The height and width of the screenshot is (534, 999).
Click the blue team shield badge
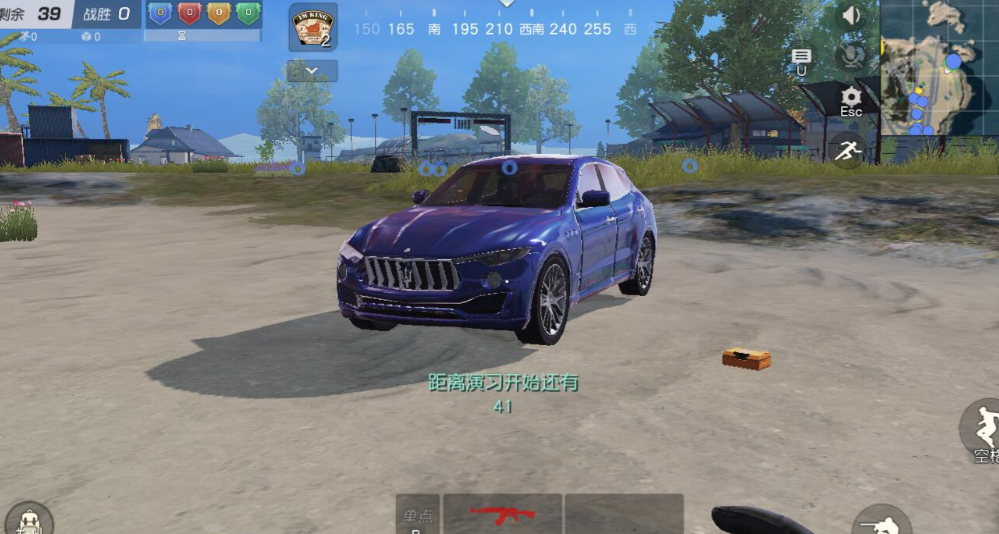click(x=160, y=13)
